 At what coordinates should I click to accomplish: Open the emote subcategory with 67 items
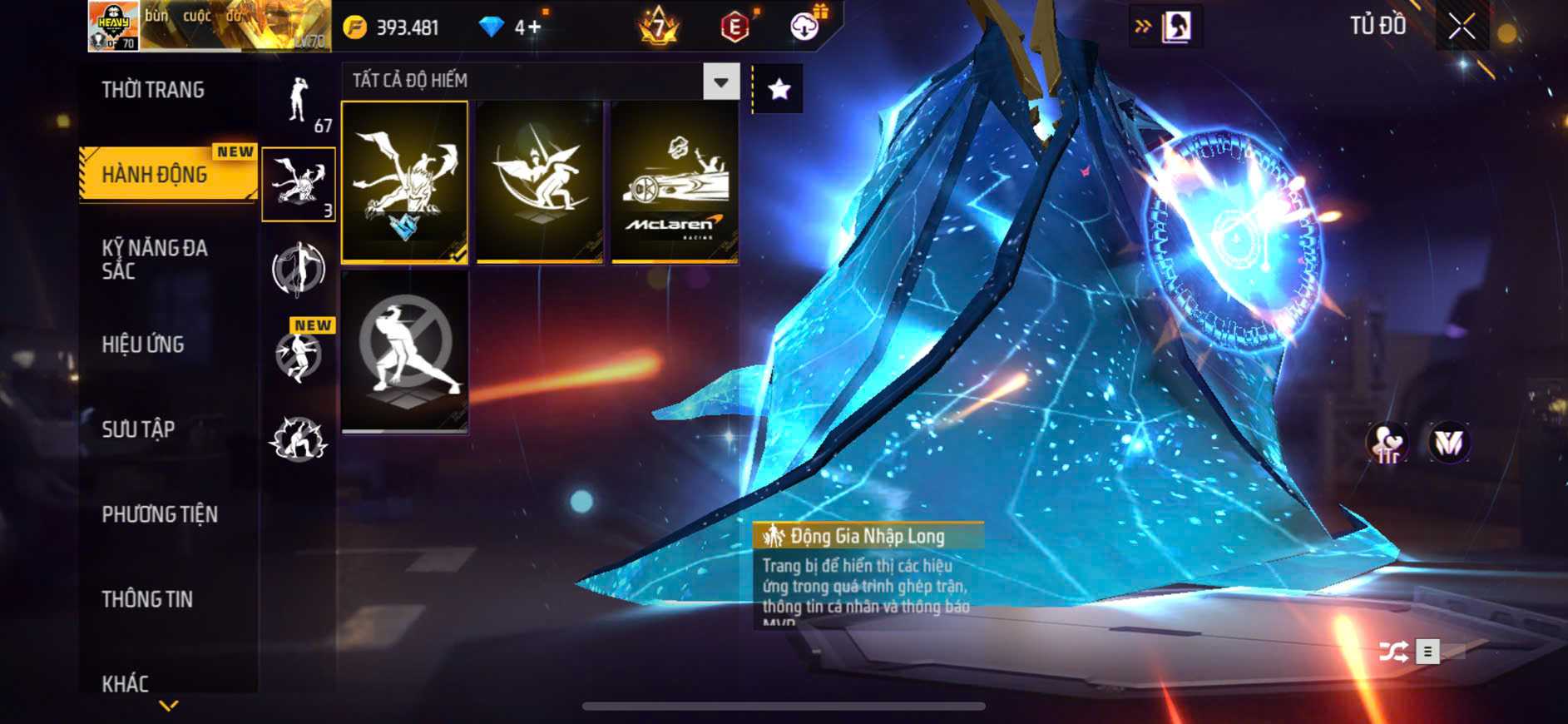[299, 103]
